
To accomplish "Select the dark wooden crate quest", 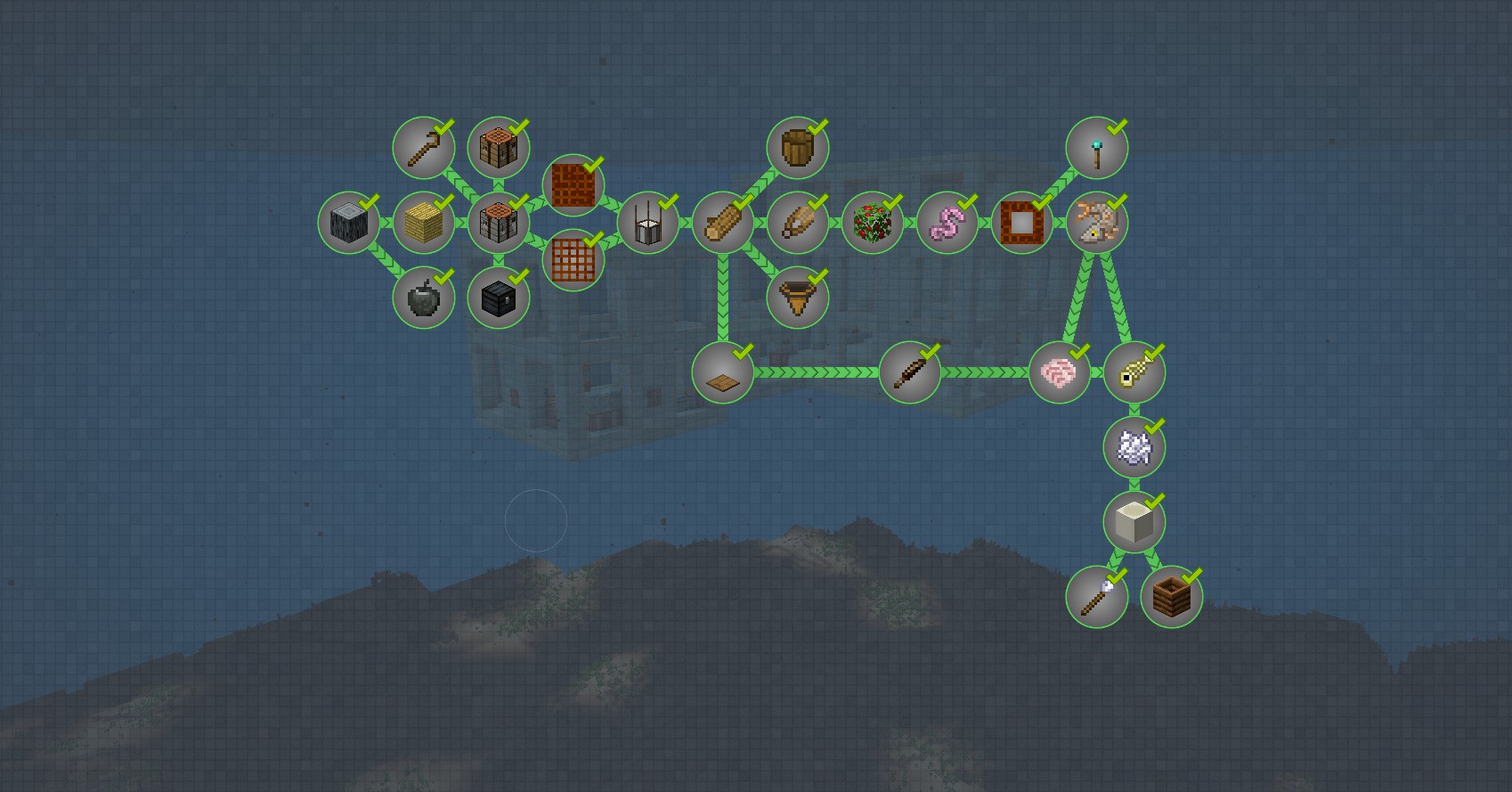I will 1172,597.
